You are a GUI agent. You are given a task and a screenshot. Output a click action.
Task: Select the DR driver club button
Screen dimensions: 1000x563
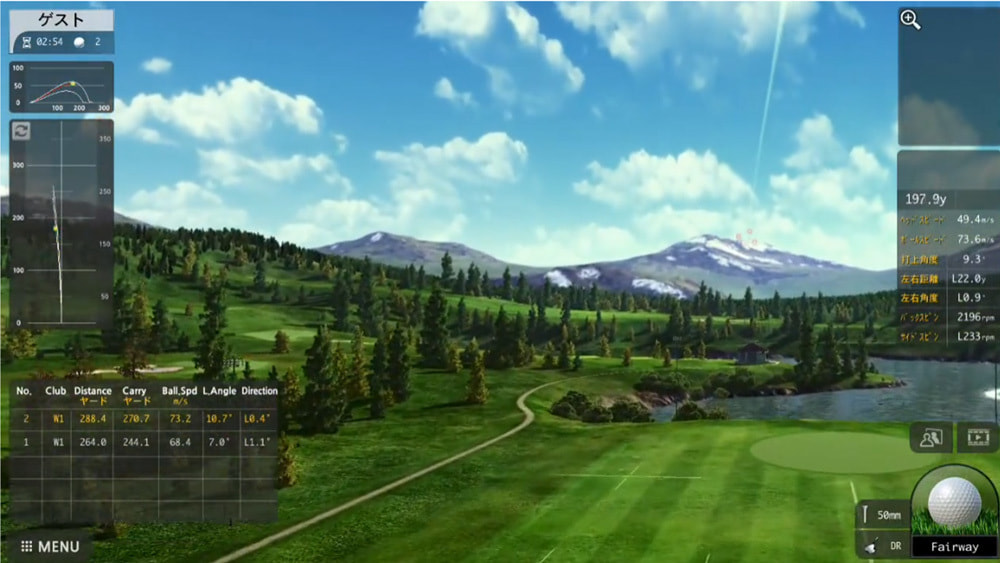click(882, 547)
